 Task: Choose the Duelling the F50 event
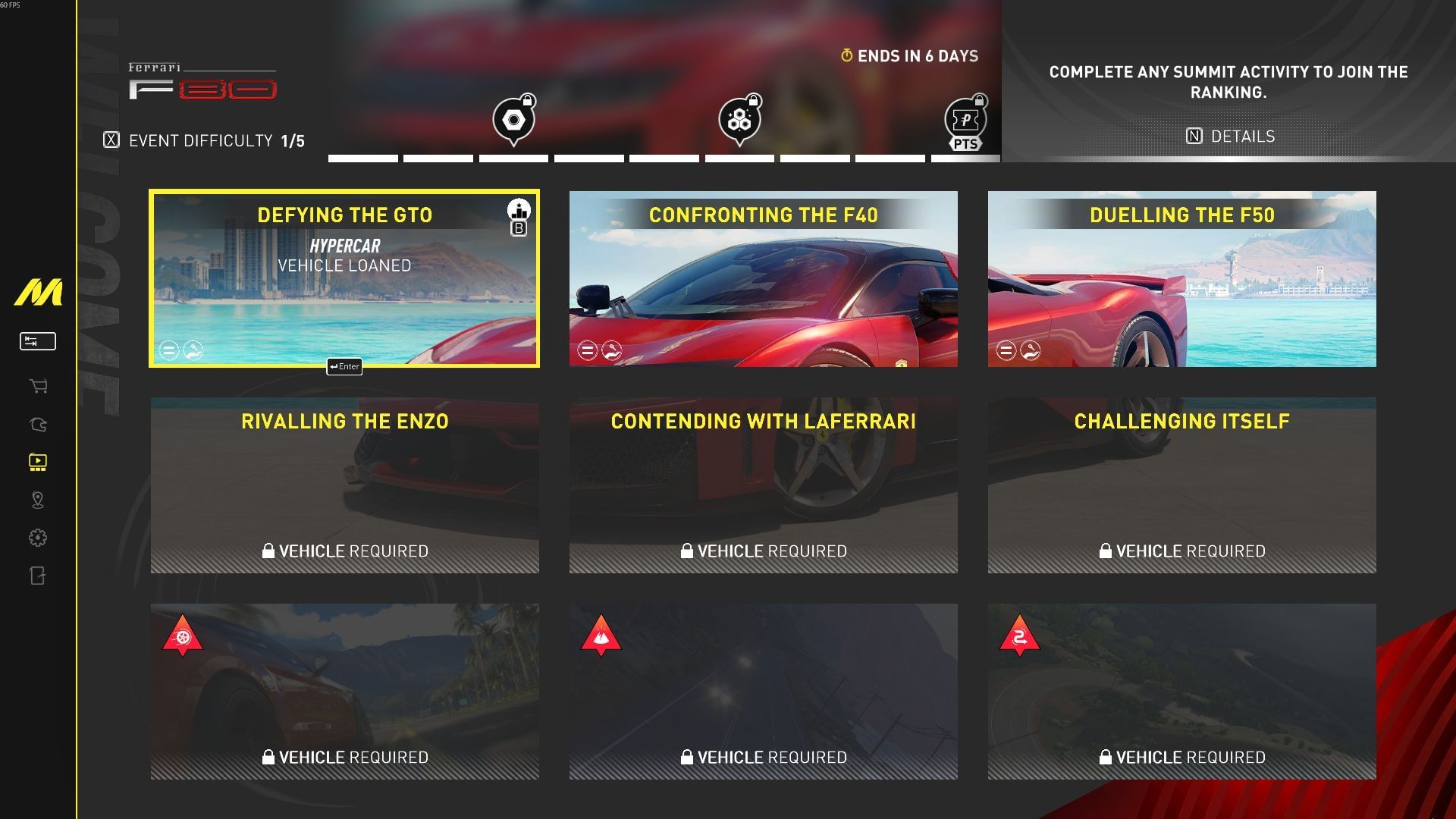pos(1181,278)
